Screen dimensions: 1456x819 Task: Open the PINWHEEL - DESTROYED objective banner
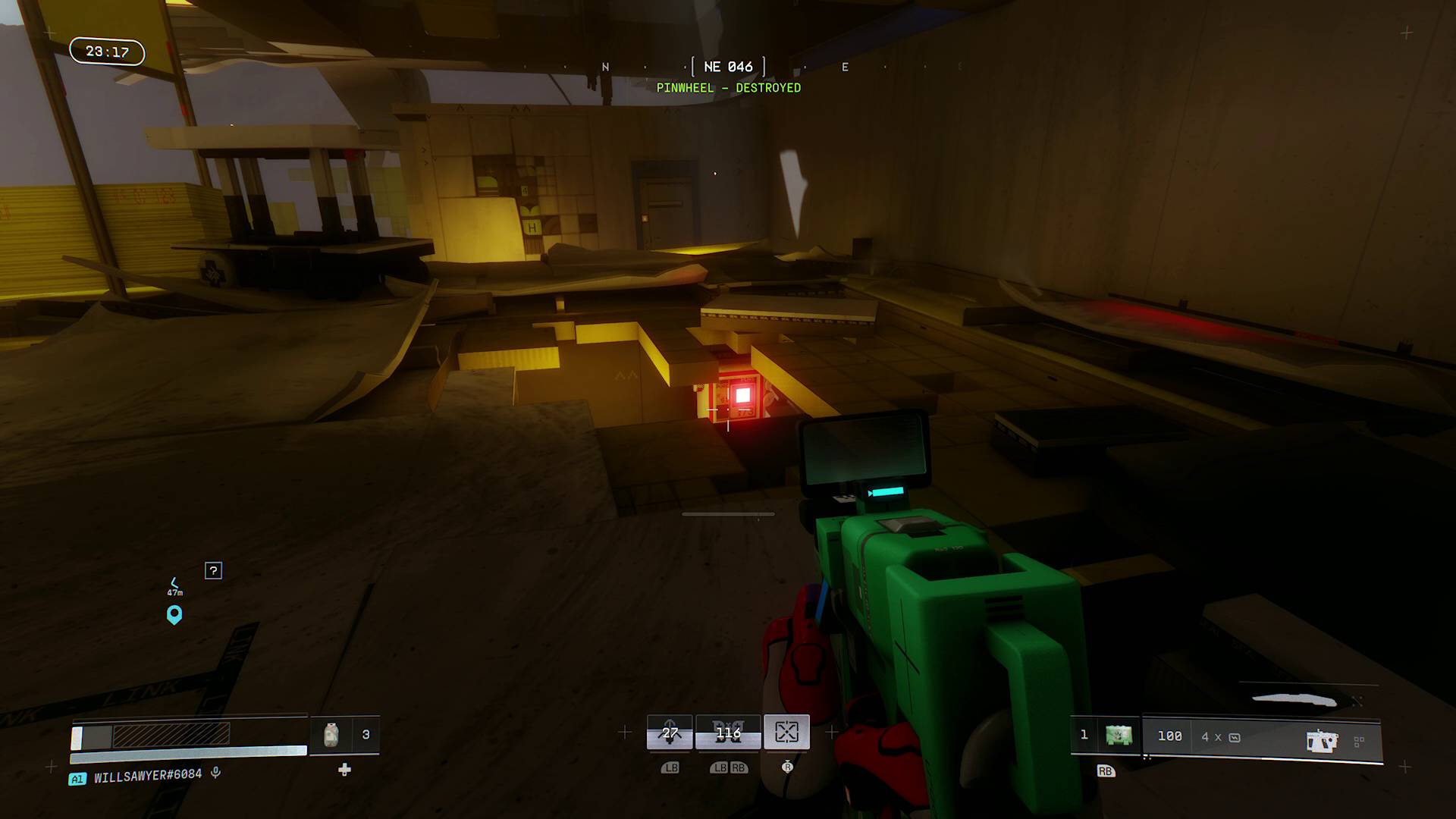[730, 88]
